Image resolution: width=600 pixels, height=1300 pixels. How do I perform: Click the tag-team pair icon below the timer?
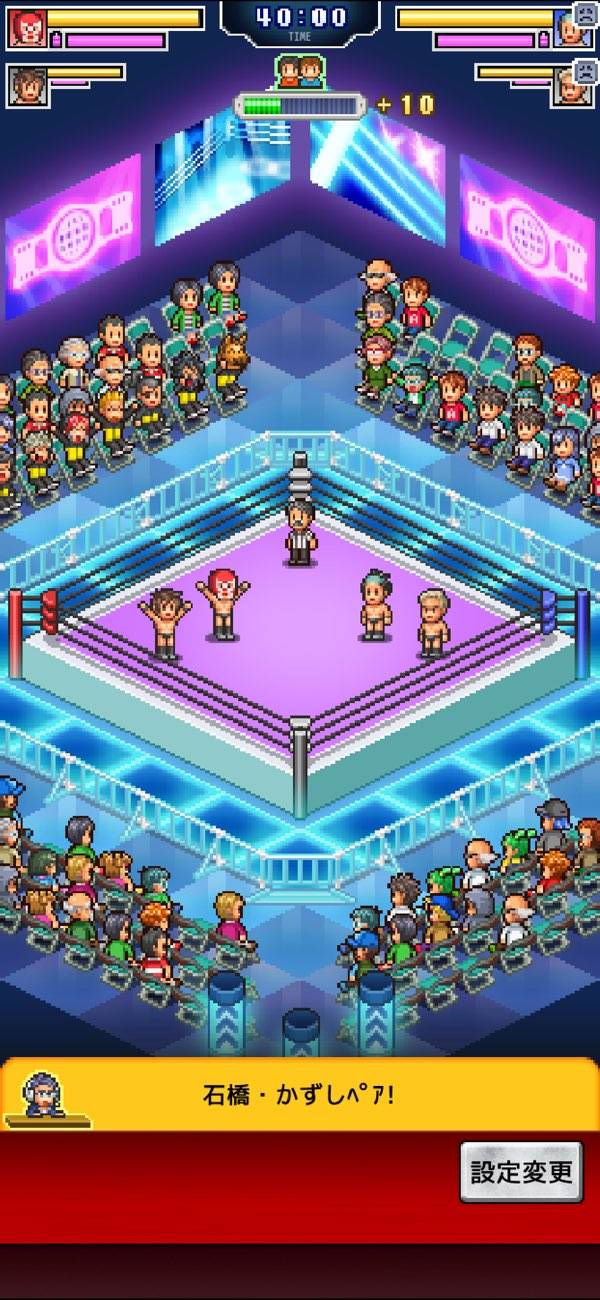[300, 71]
